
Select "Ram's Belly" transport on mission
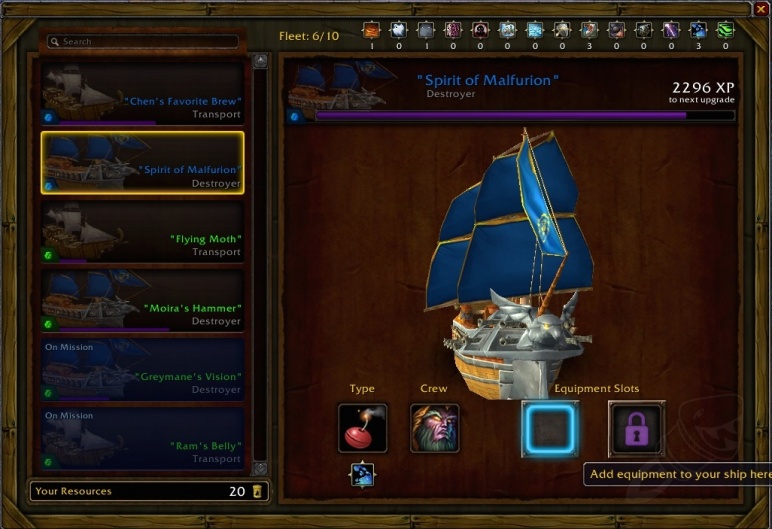(x=143, y=438)
